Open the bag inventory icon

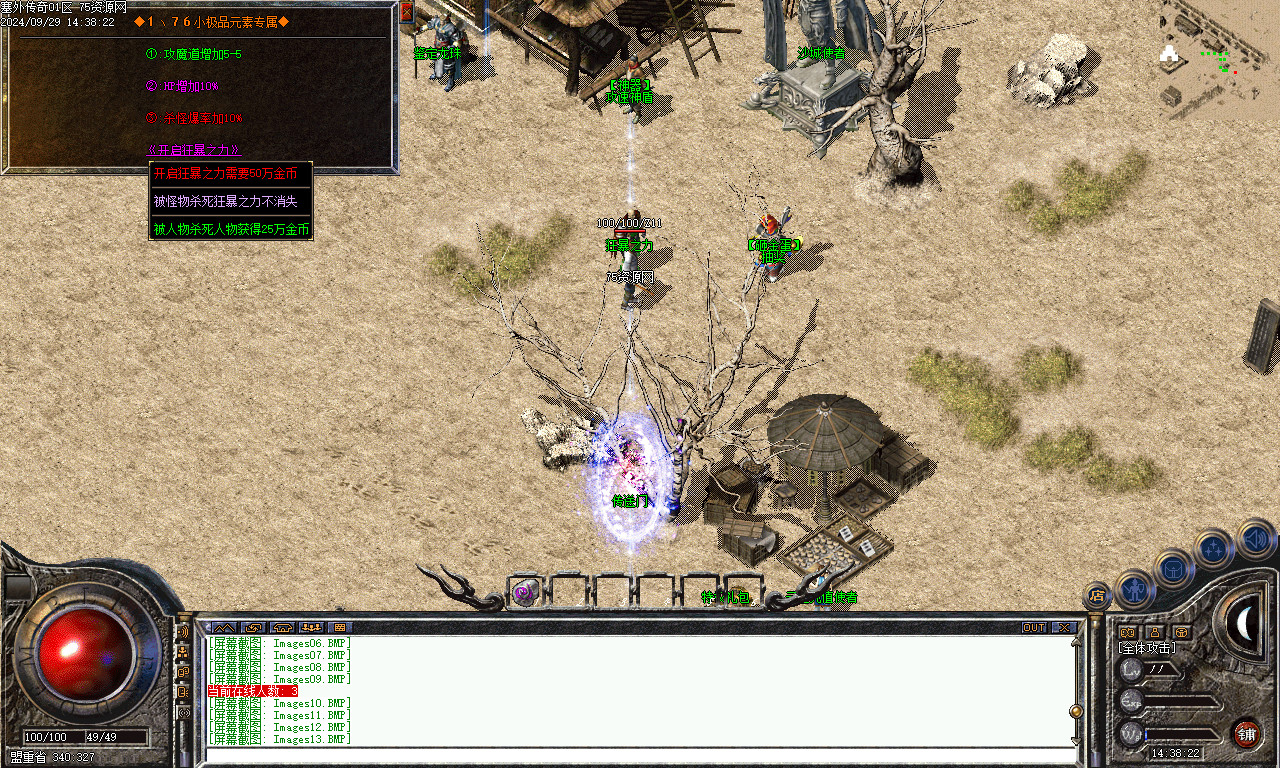click(x=1173, y=568)
